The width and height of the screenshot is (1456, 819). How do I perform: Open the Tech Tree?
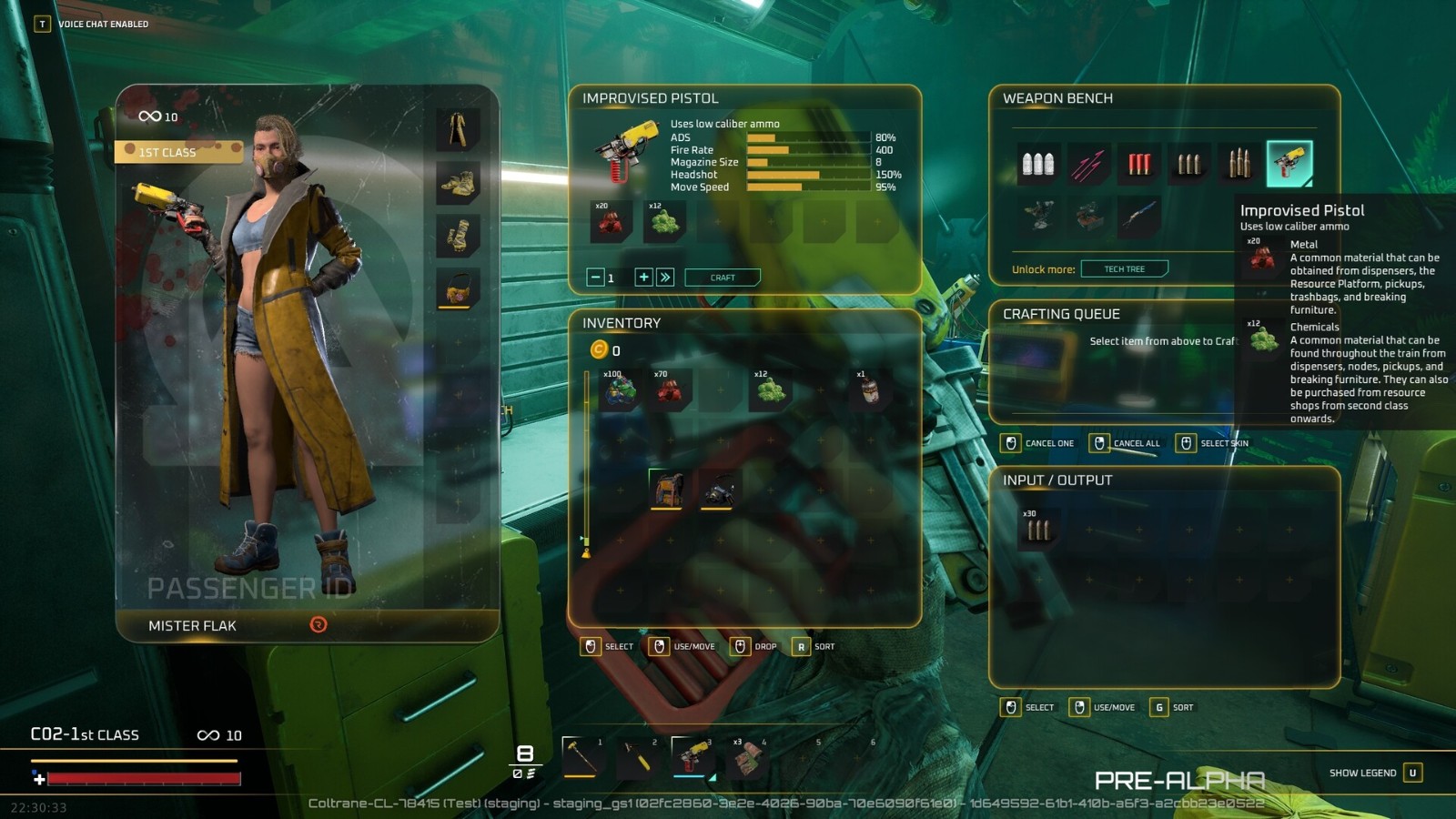click(x=1124, y=269)
